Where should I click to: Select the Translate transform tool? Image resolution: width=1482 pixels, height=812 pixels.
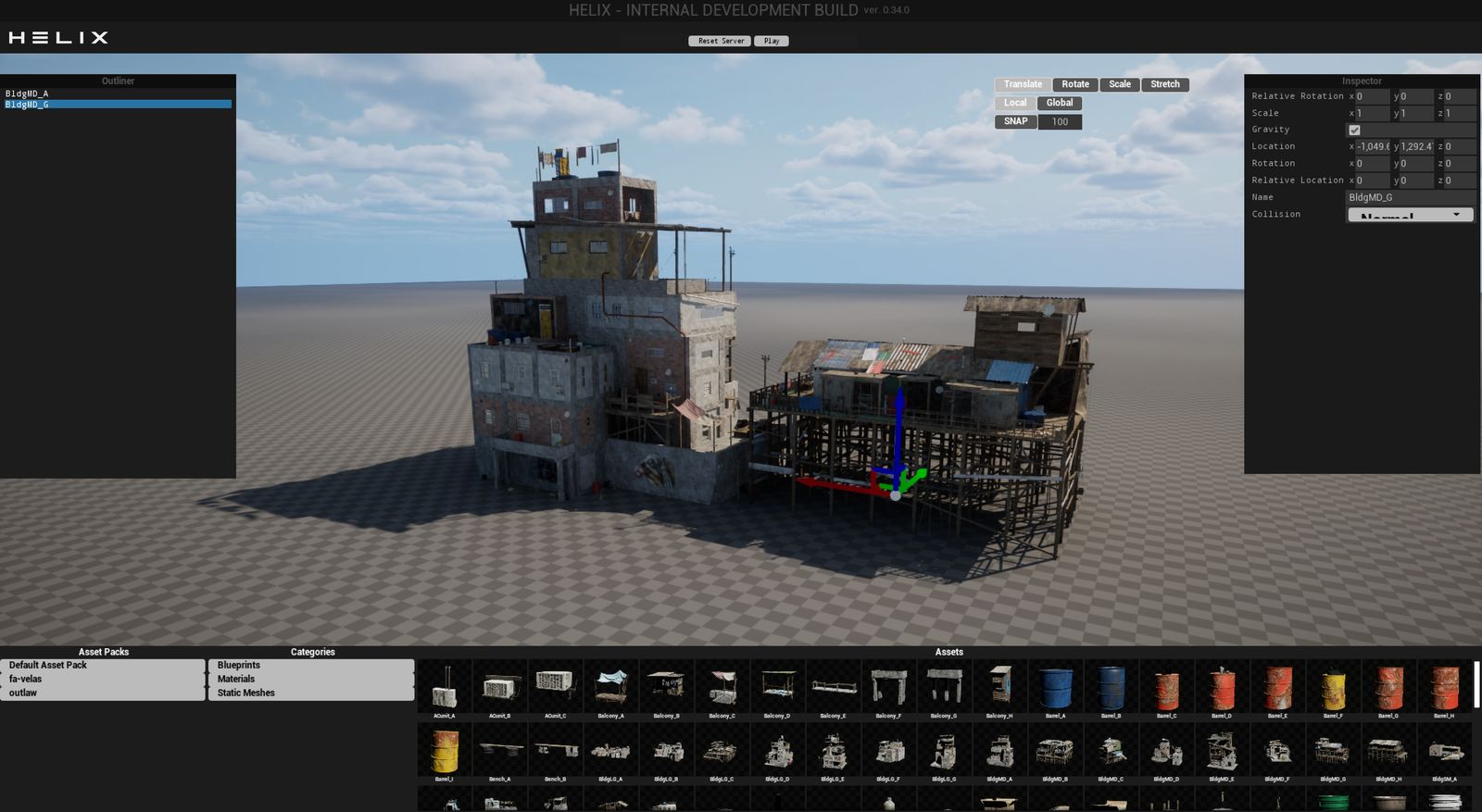pos(1023,84)
